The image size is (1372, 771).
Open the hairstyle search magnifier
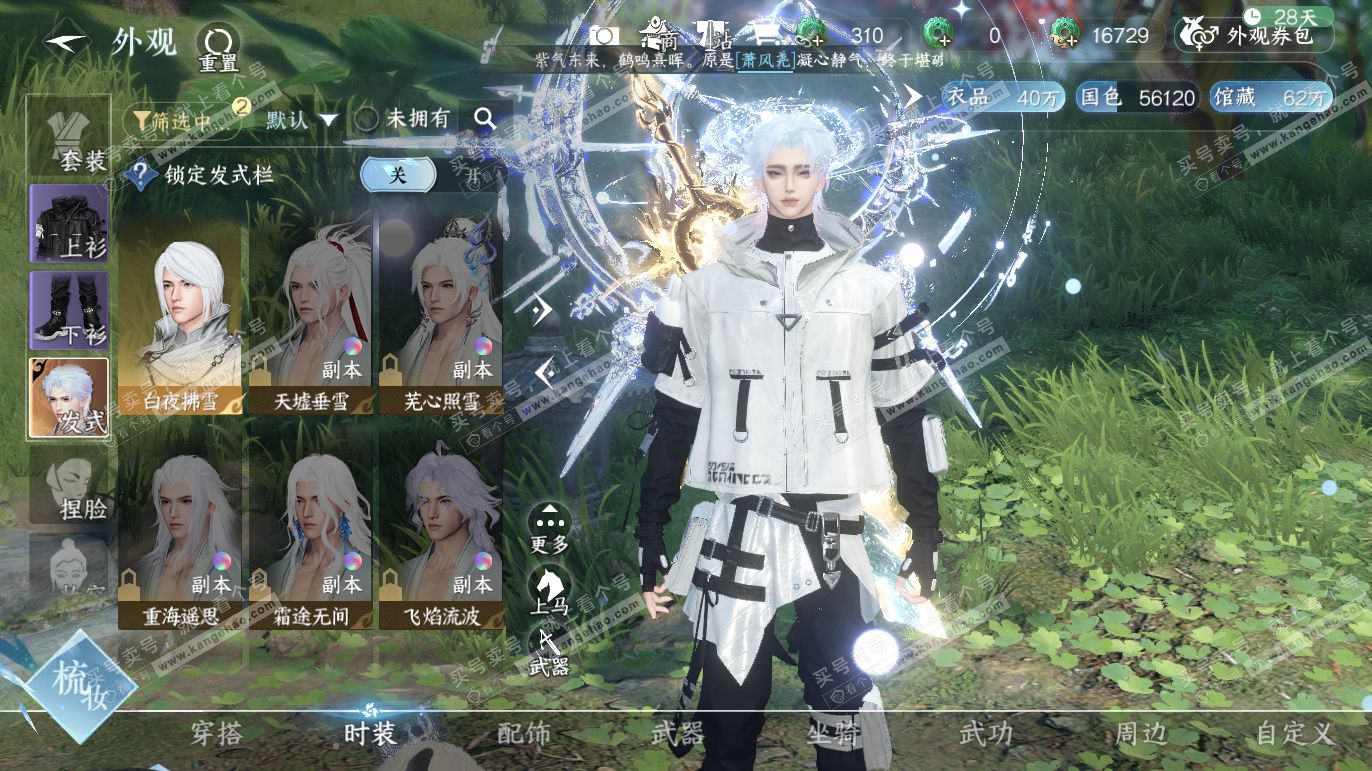pyautogui.click(x=485, y=119)
